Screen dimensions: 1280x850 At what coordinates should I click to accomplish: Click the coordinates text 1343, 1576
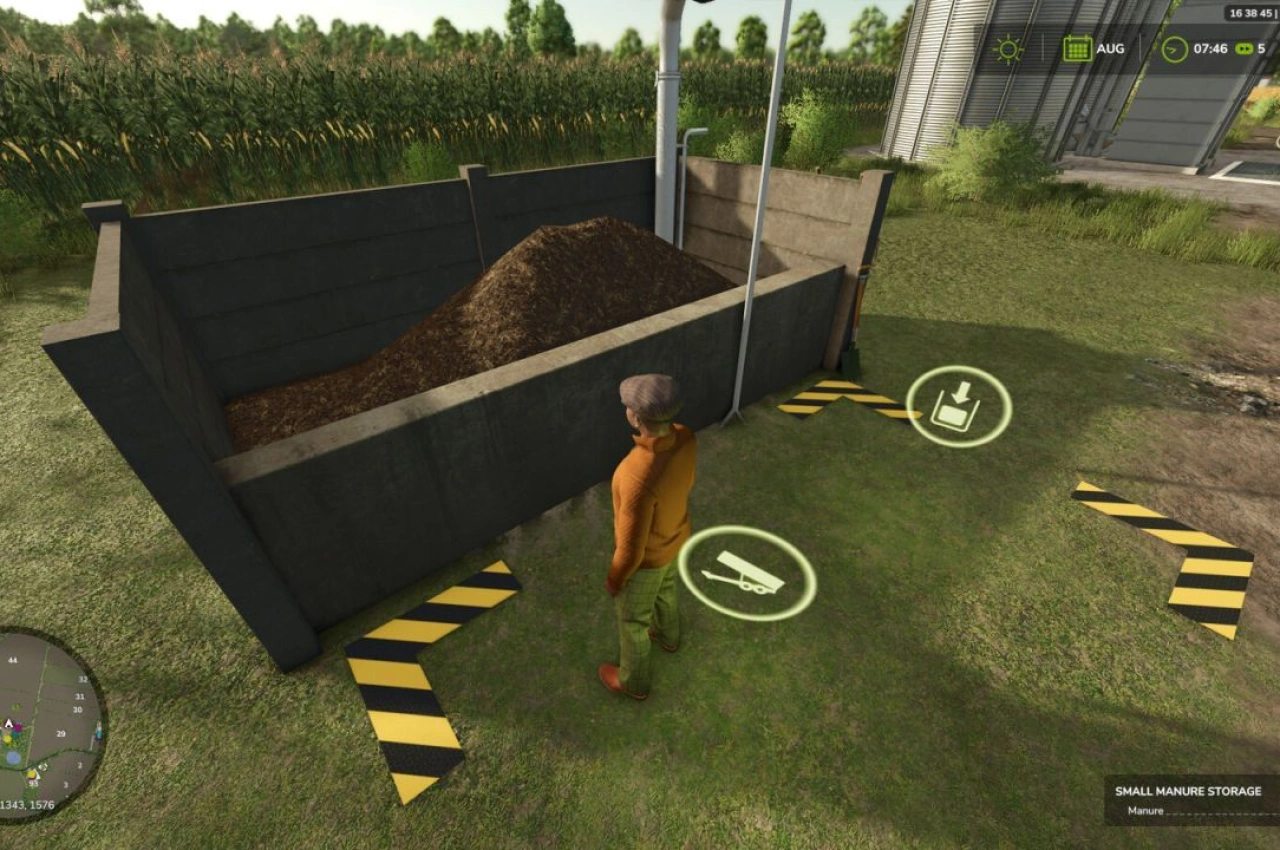25,806
